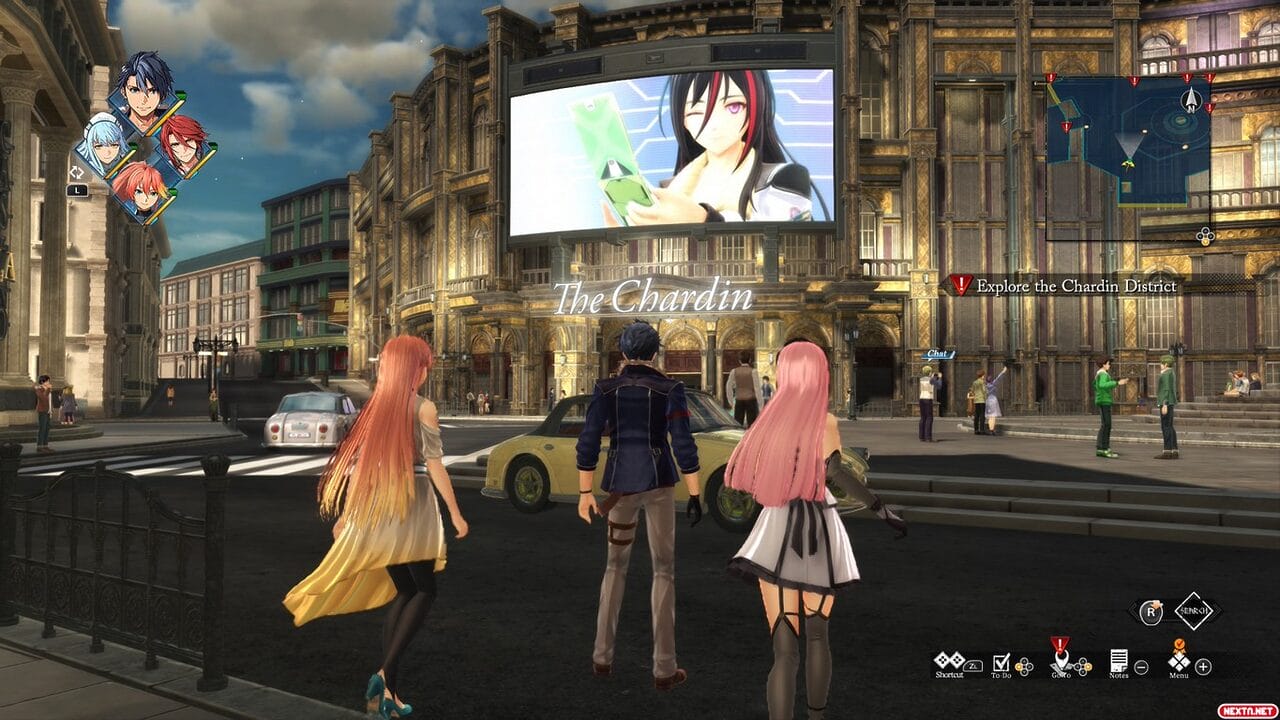1280x720 pixels.
Task: Open the Notes notebook
Action: coord(1118,661)
